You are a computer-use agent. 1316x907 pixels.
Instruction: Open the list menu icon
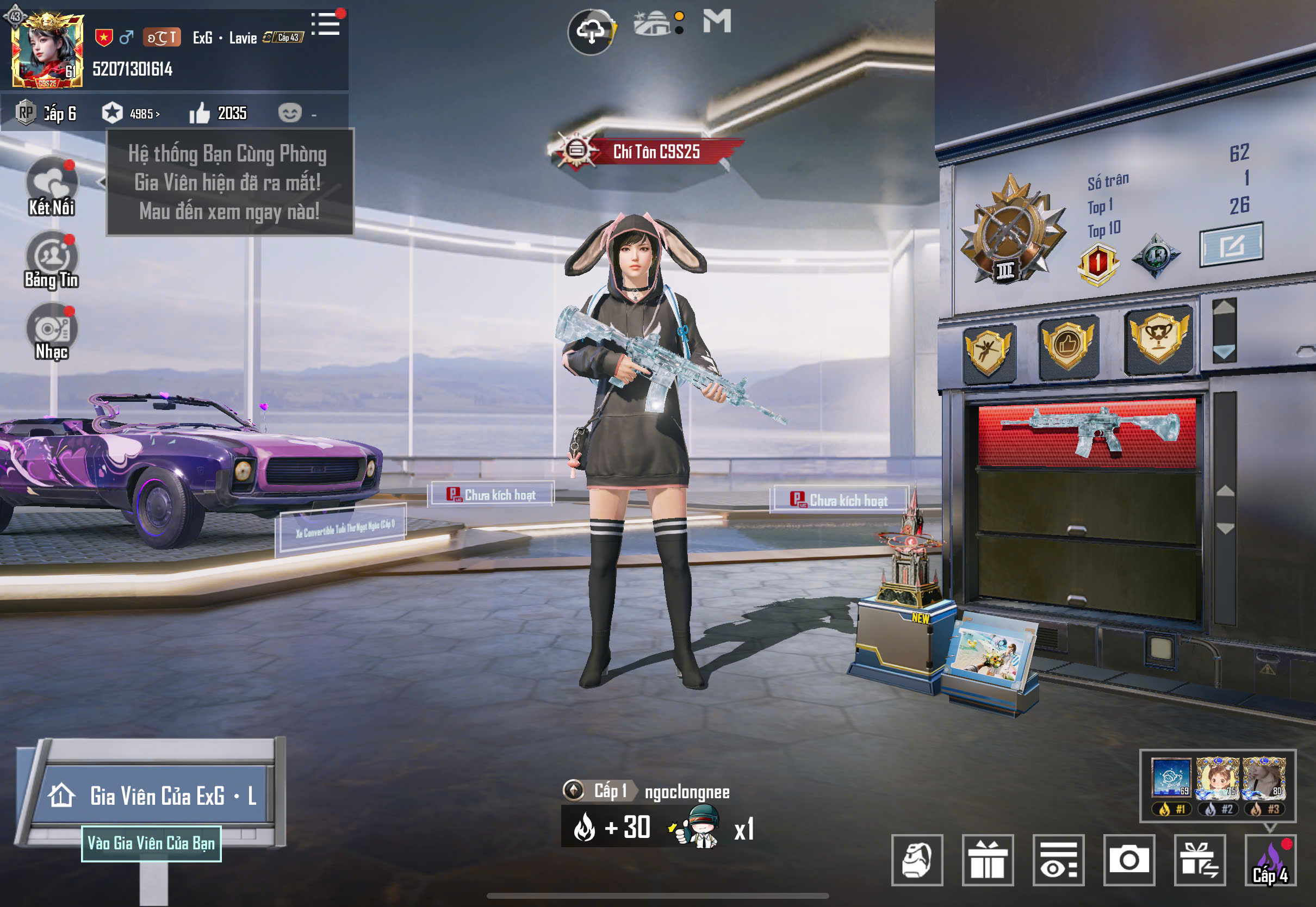pyautogui.click(x=326, y=24)
